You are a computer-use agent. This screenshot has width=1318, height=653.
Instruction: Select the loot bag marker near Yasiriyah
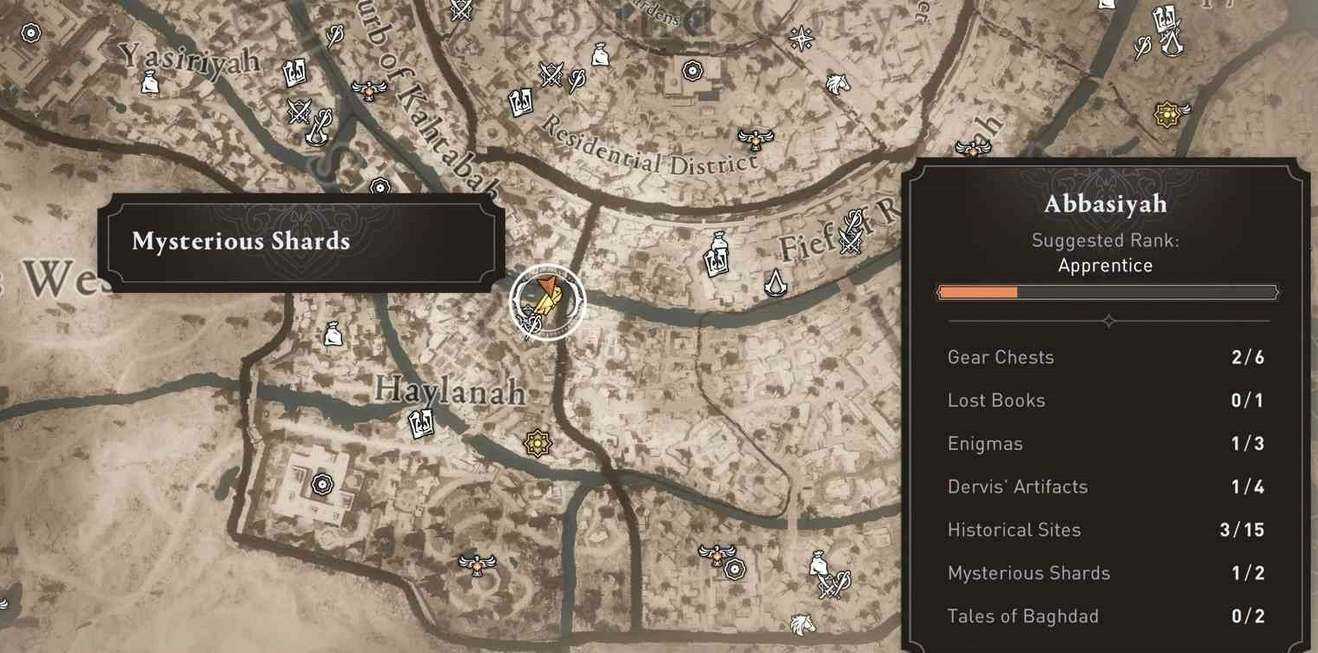coord(150,84)
